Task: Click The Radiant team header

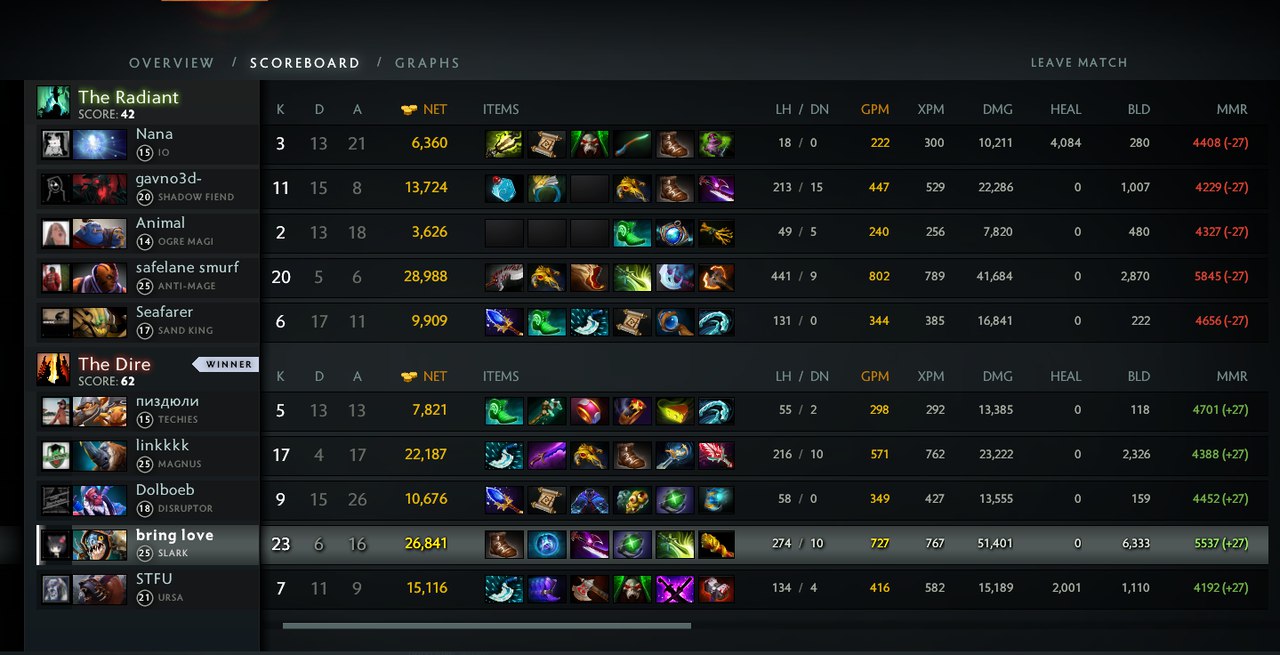Action: click(128, 97)
